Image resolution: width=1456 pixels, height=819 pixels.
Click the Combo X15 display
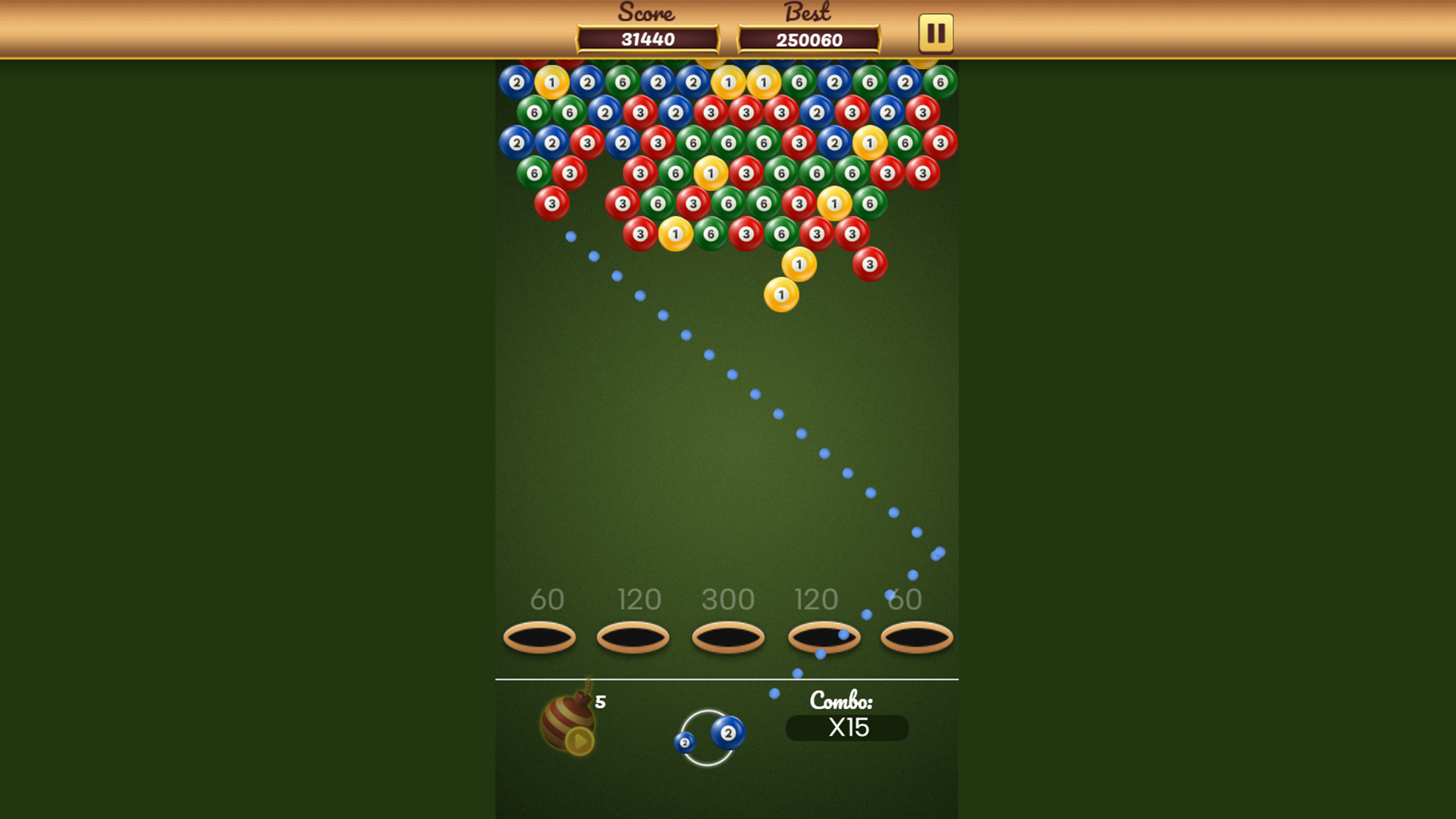tap(847, 728)
